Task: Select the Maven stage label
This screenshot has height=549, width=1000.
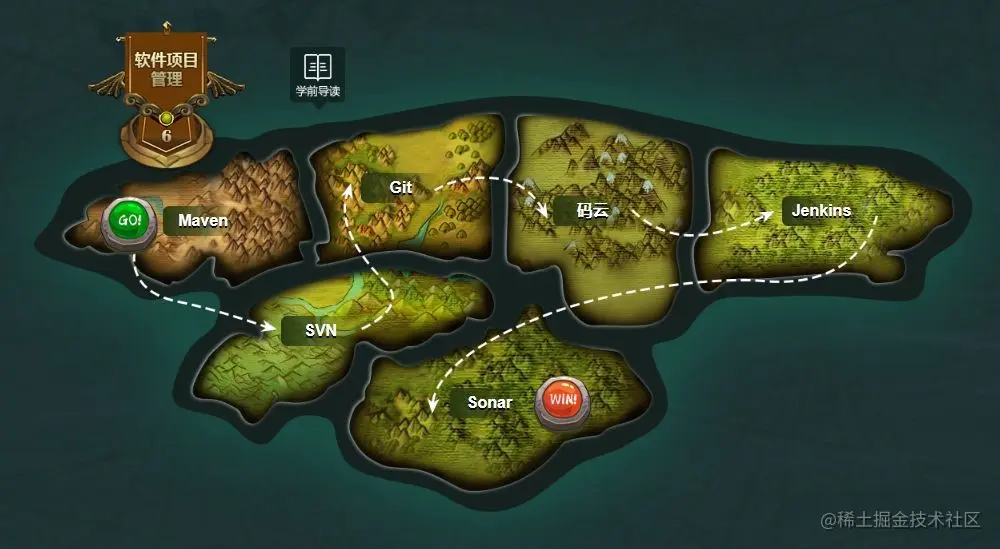Action: [203, 220]
